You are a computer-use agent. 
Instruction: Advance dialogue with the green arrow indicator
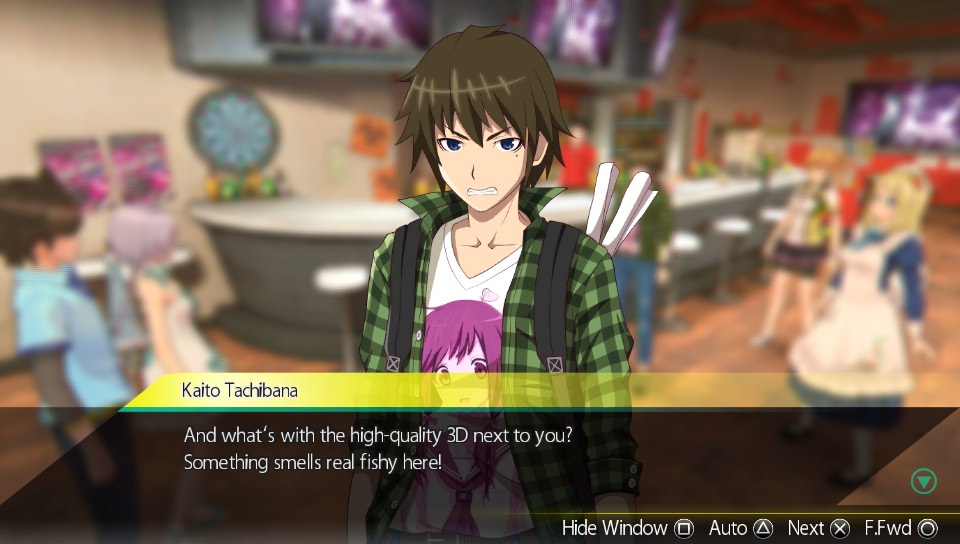(924, 481)
